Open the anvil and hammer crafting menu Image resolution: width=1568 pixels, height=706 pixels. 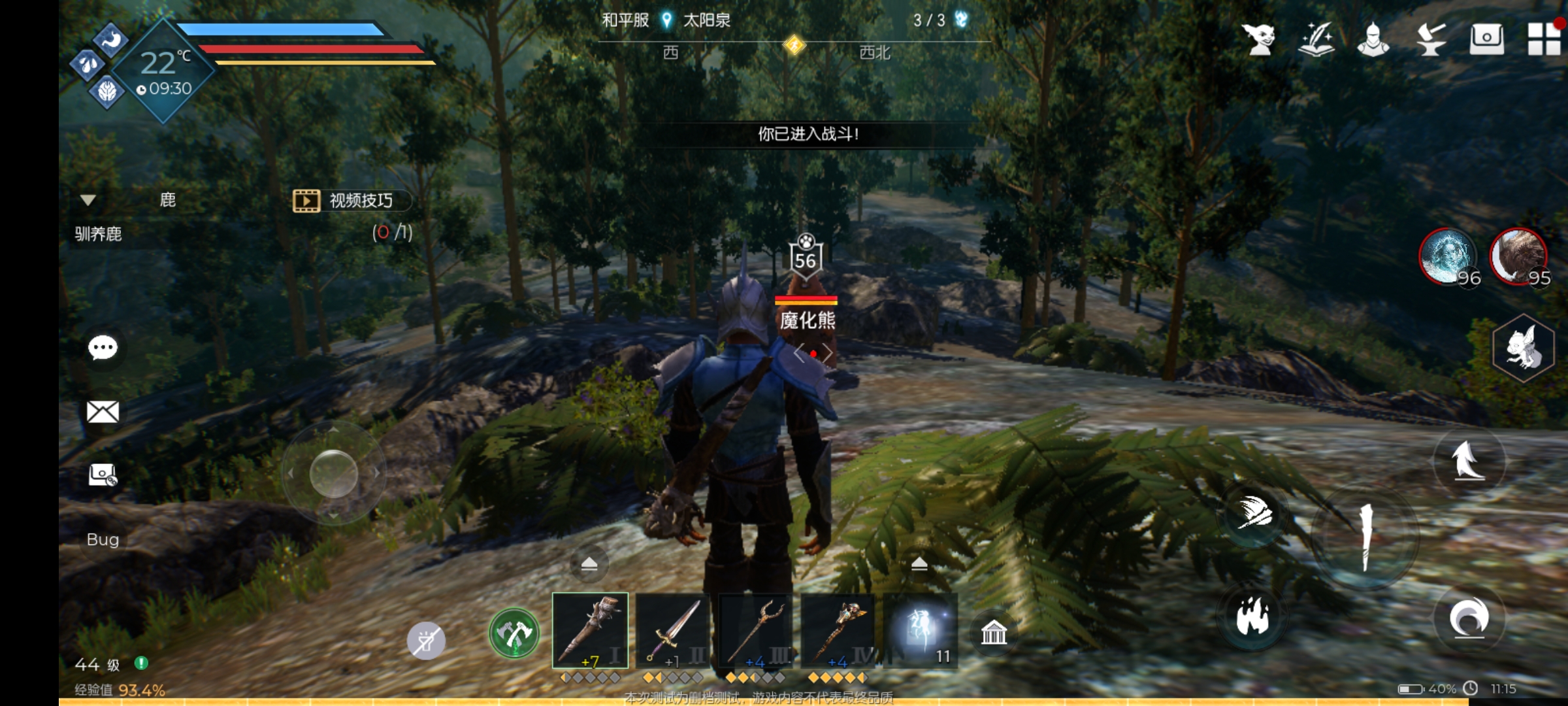pos(1430,39)
